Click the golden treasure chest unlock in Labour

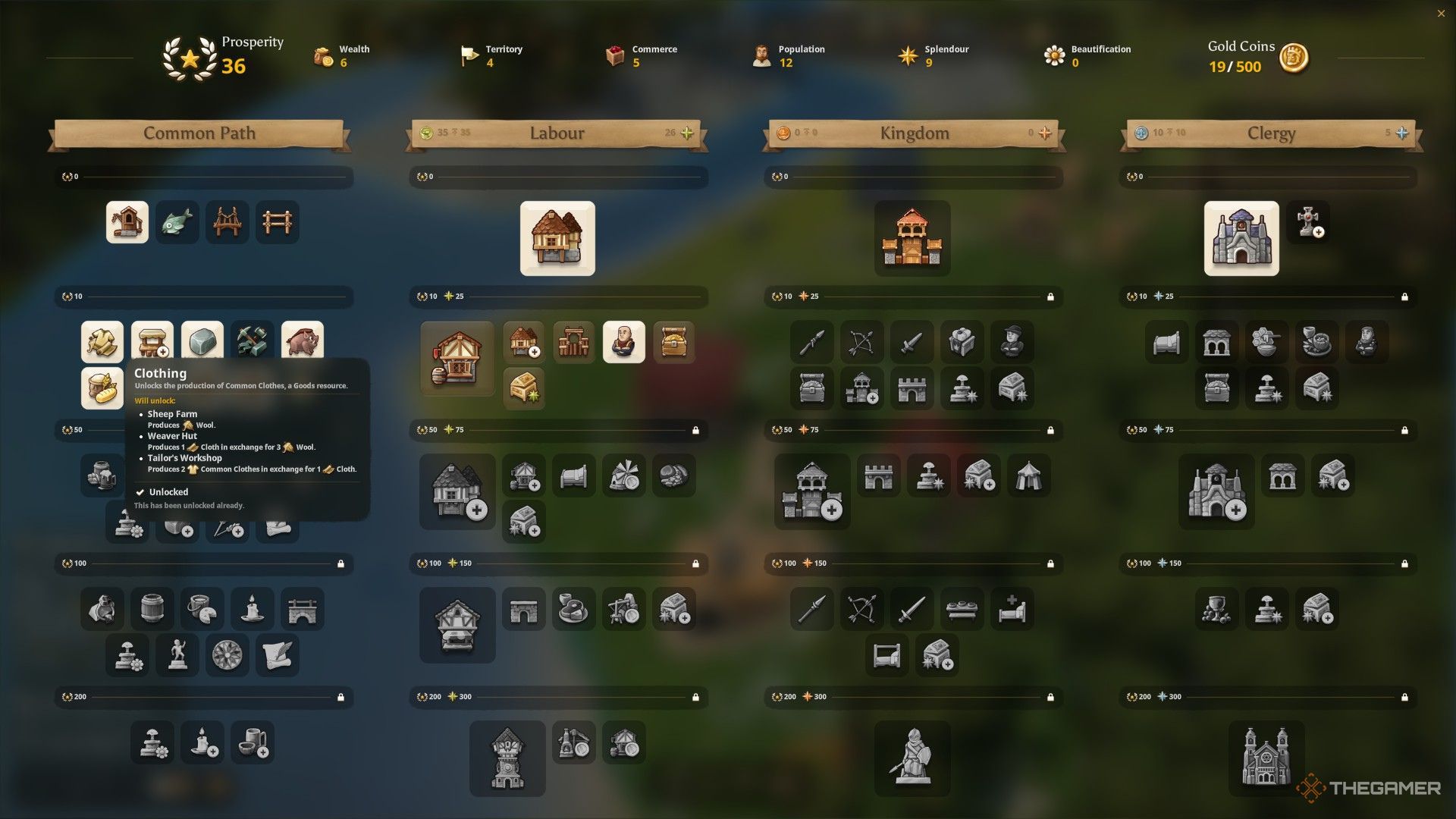pyautogui.click(x=674, y=341)
